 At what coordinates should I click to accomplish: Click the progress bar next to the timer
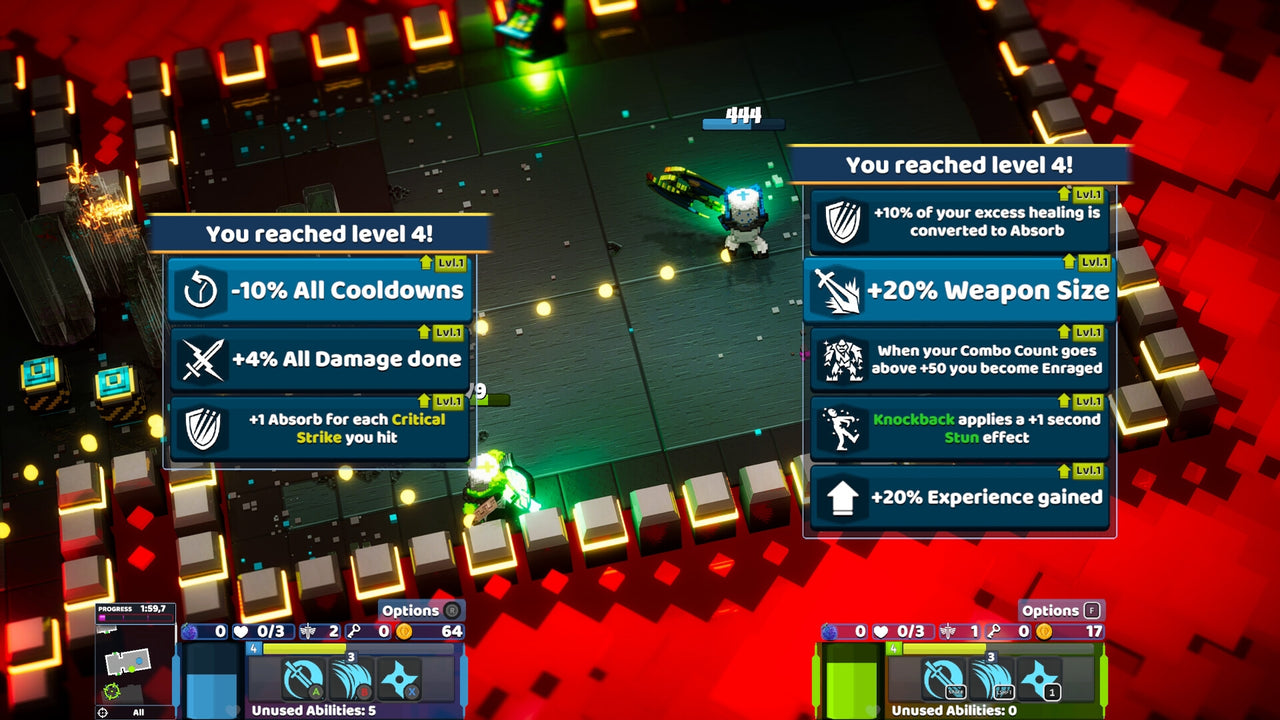(135, 617)
